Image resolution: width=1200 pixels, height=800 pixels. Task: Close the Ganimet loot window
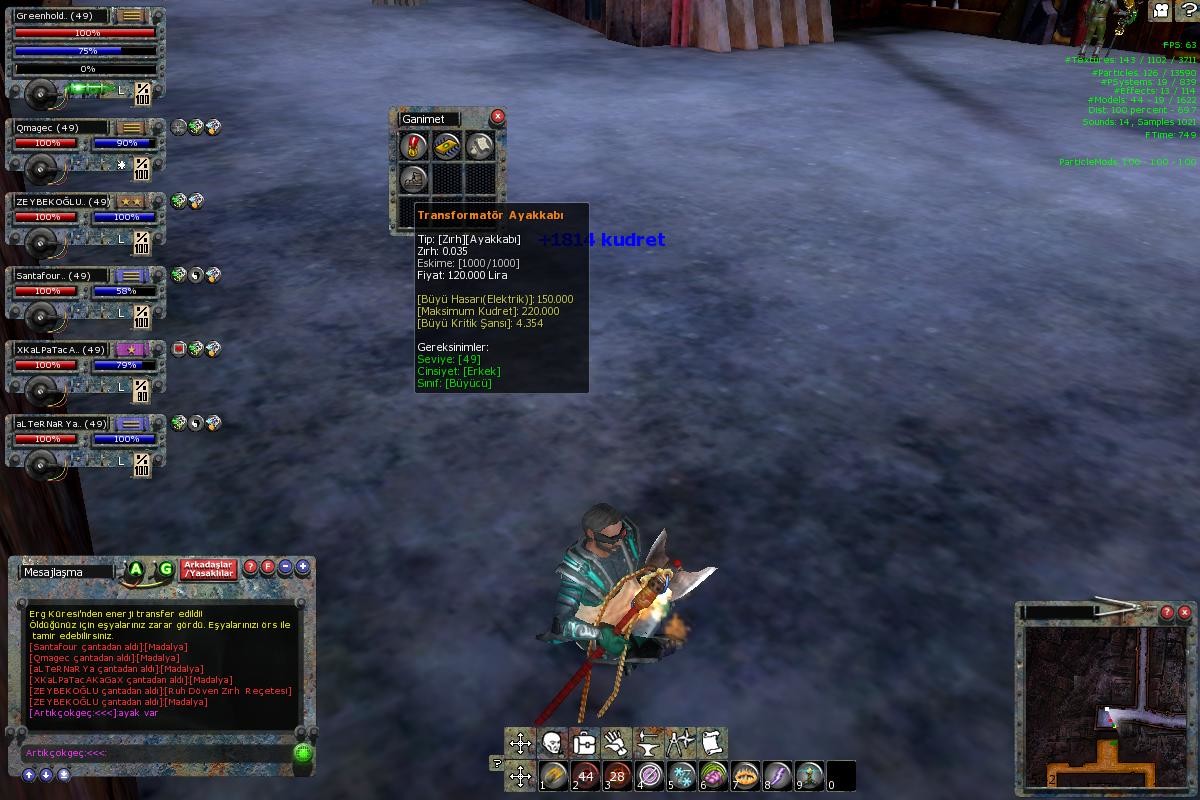point(497,117)
